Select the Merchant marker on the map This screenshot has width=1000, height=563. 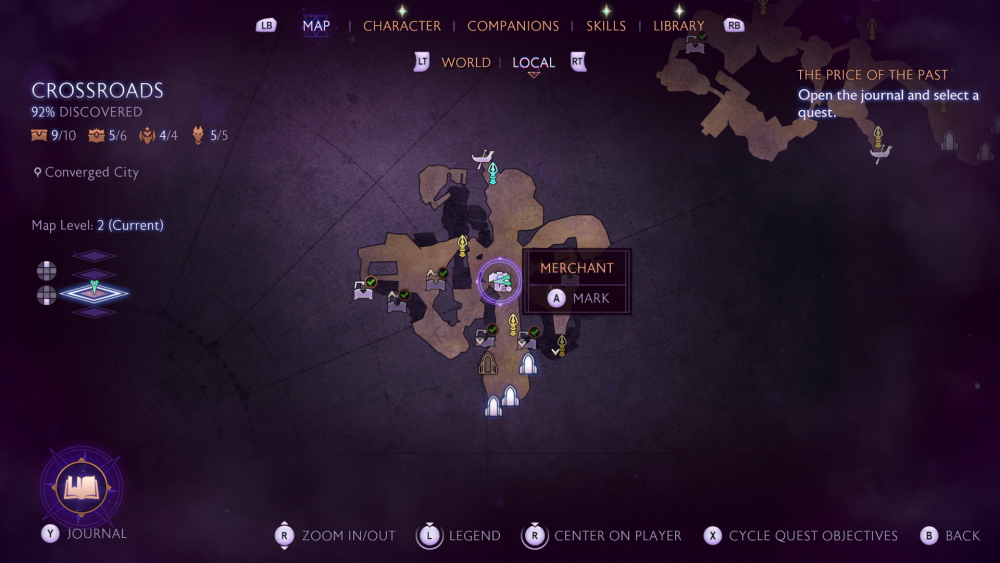pyautogui.click(x=498, y=282)
